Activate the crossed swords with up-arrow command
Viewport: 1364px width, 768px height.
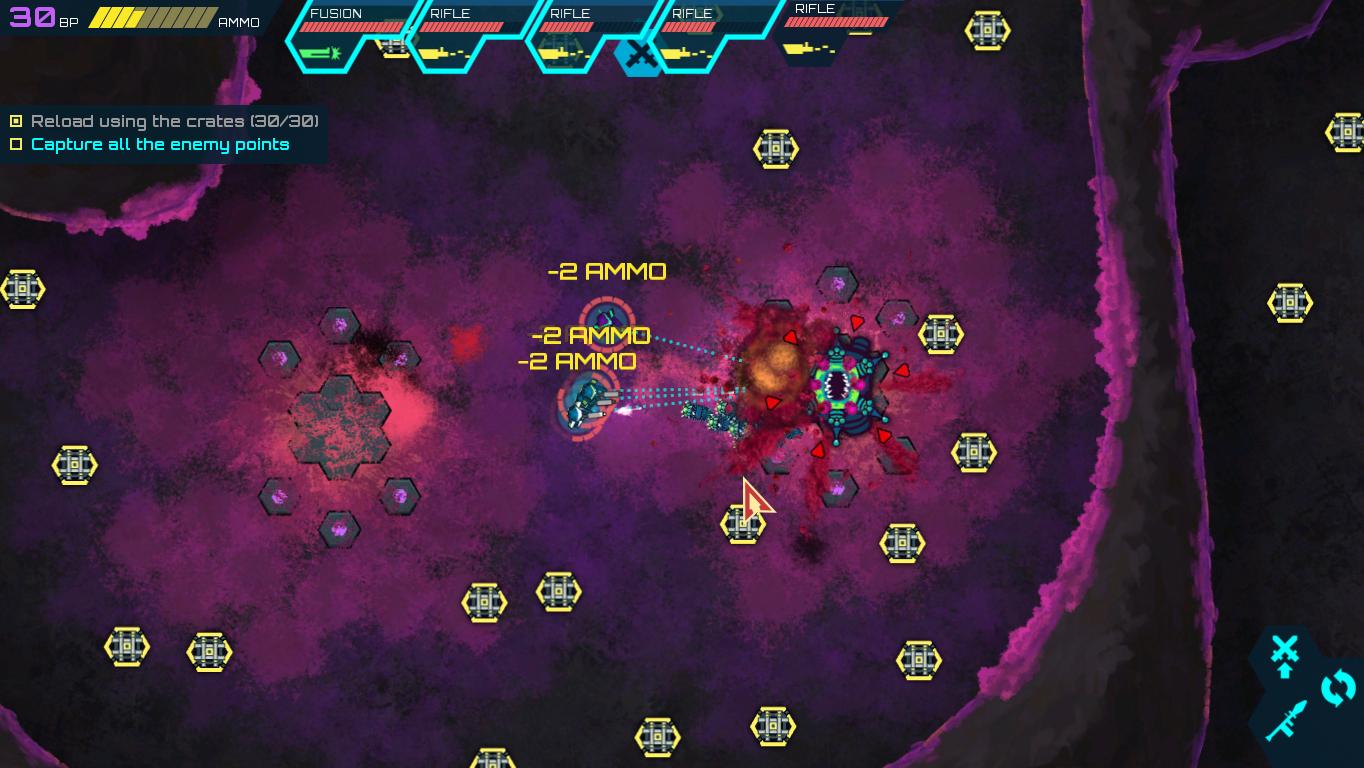tap(1285, 655)
